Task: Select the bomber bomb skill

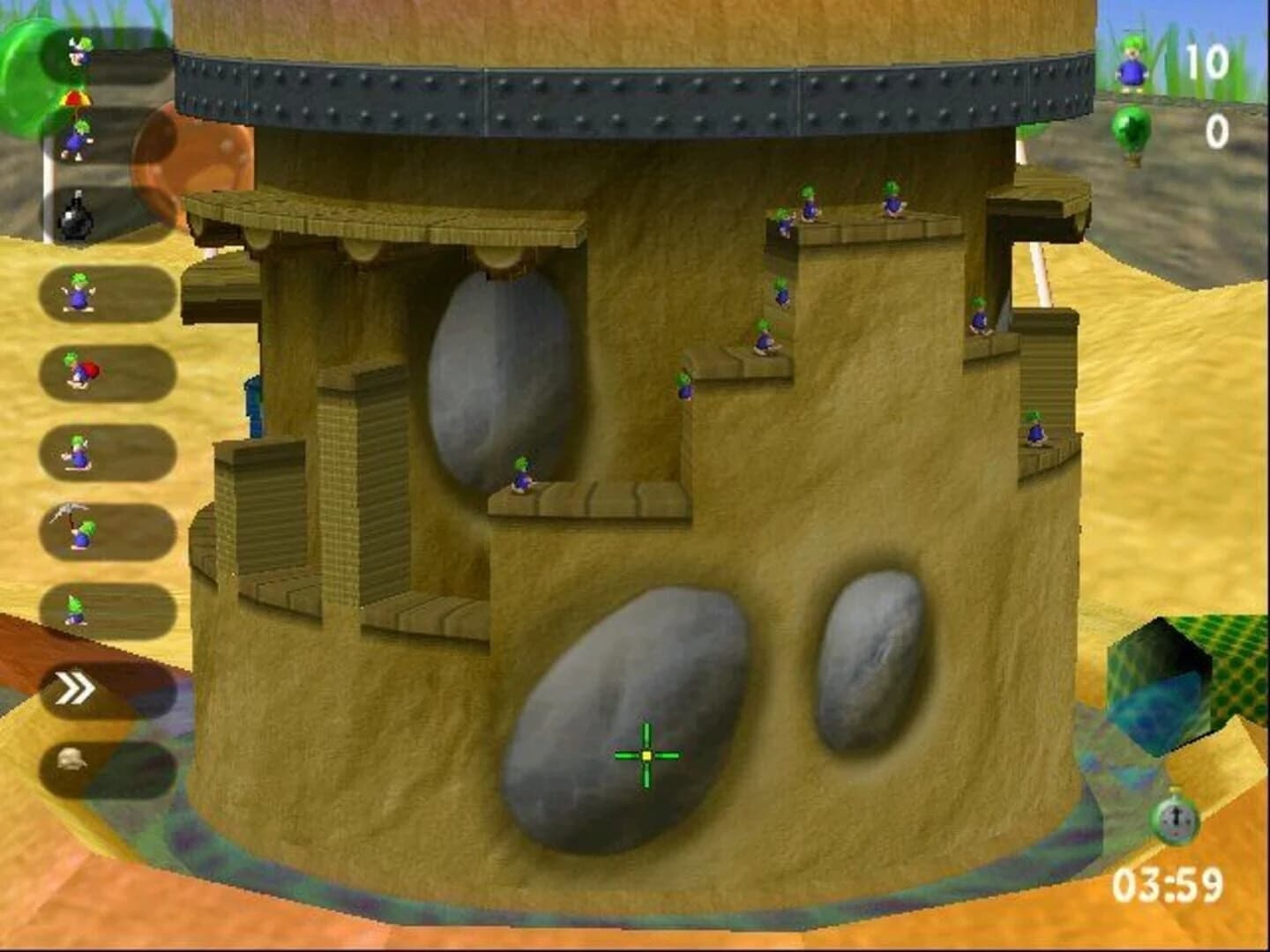Action: point(78,216)
